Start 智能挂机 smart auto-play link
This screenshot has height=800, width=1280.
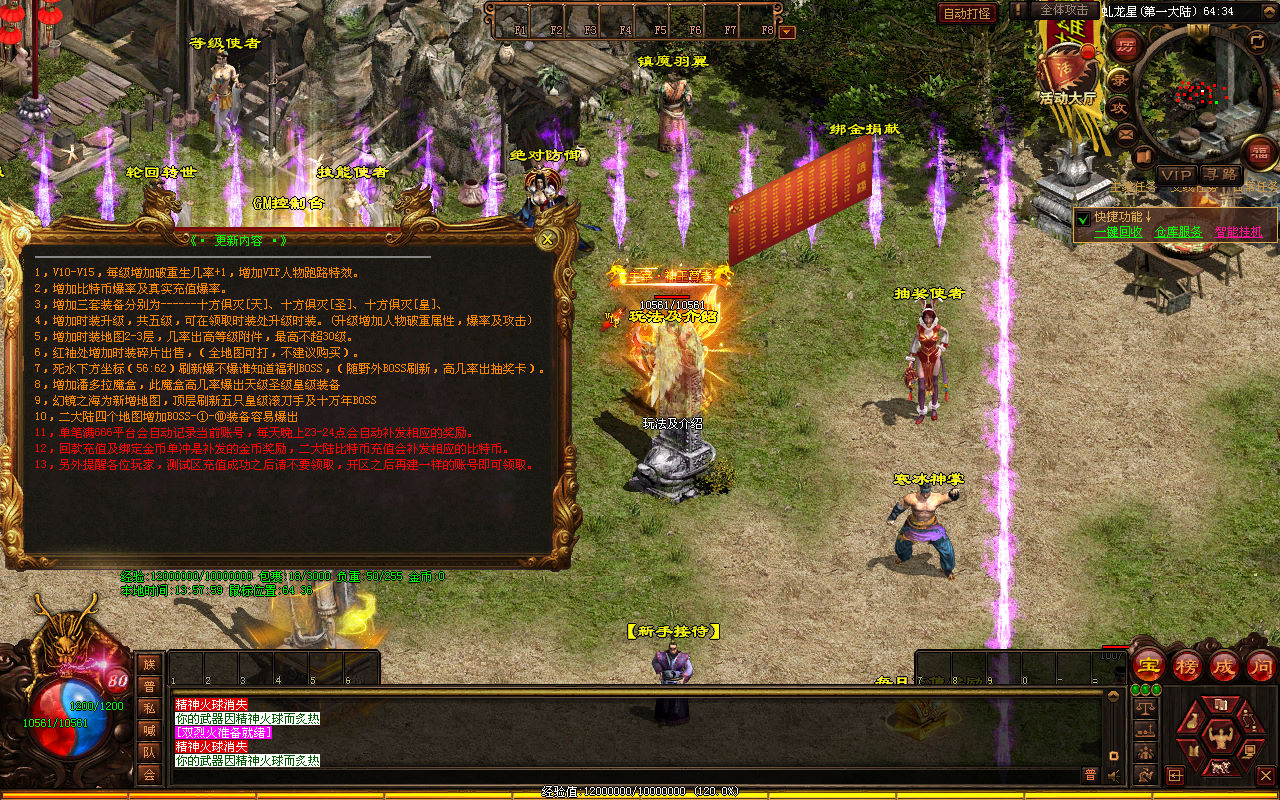(x=1238, y=232)
